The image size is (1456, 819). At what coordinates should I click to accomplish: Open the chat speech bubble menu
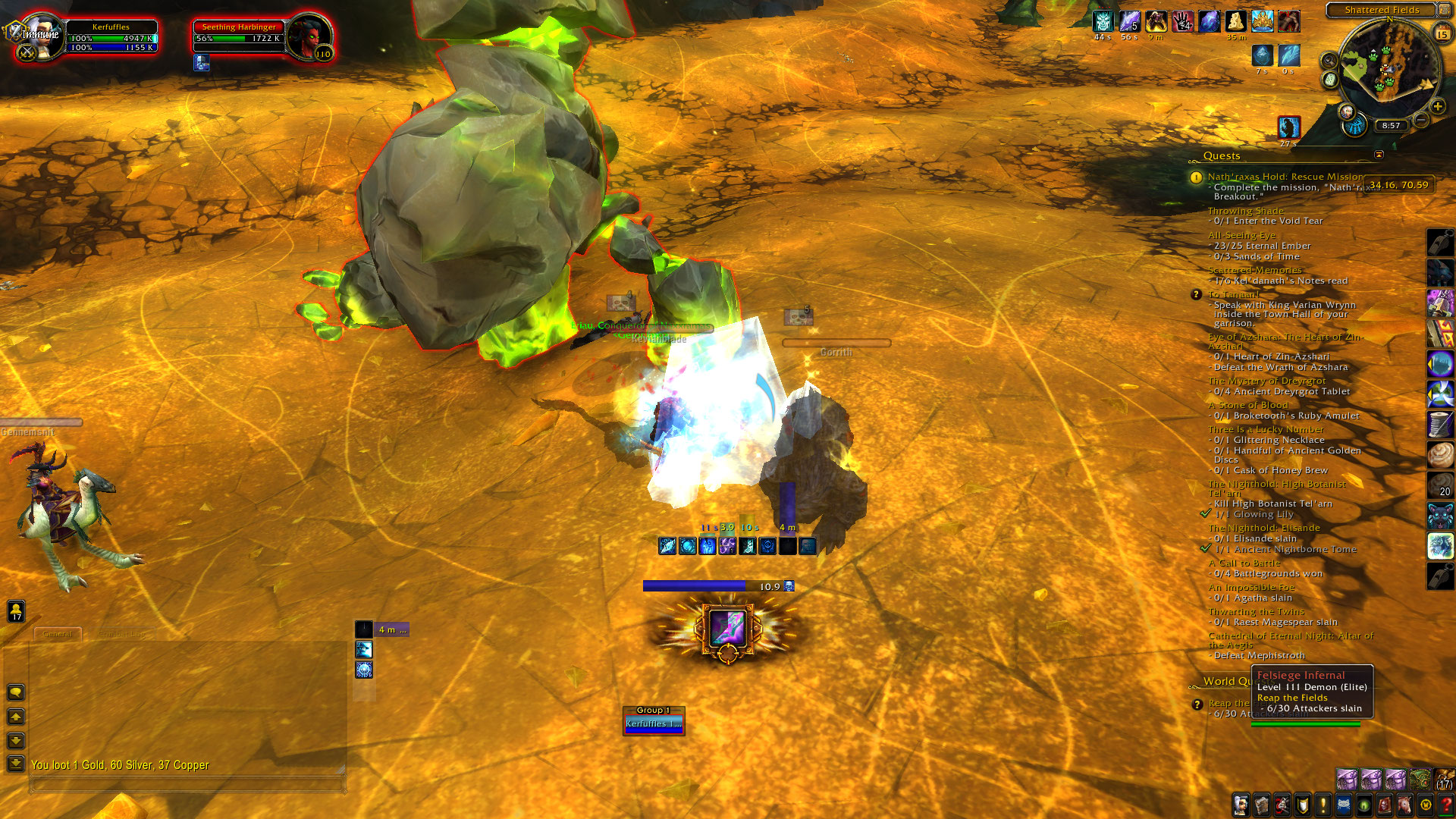[x=16, y=692]
